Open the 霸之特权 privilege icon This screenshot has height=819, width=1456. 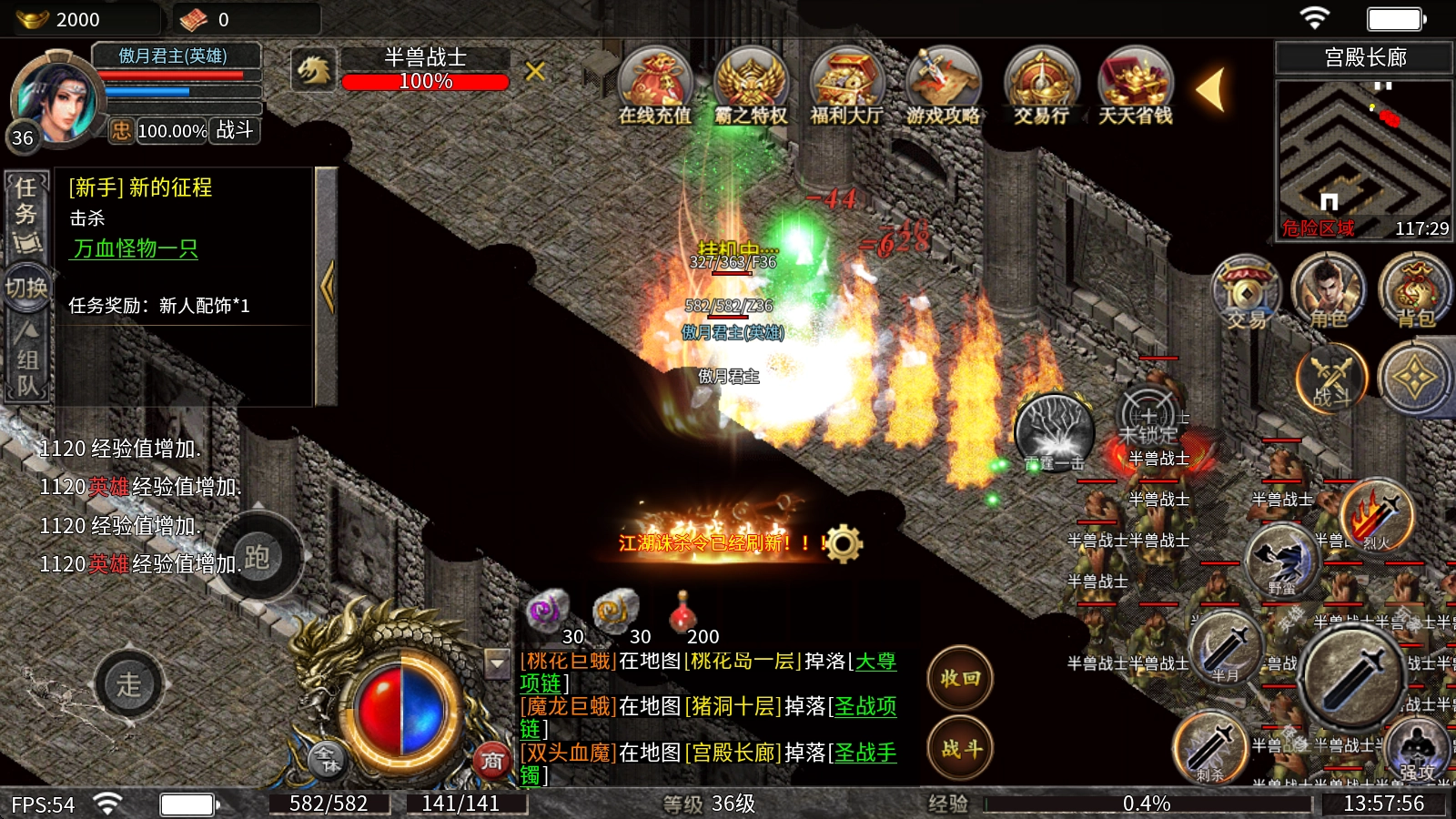751,86
